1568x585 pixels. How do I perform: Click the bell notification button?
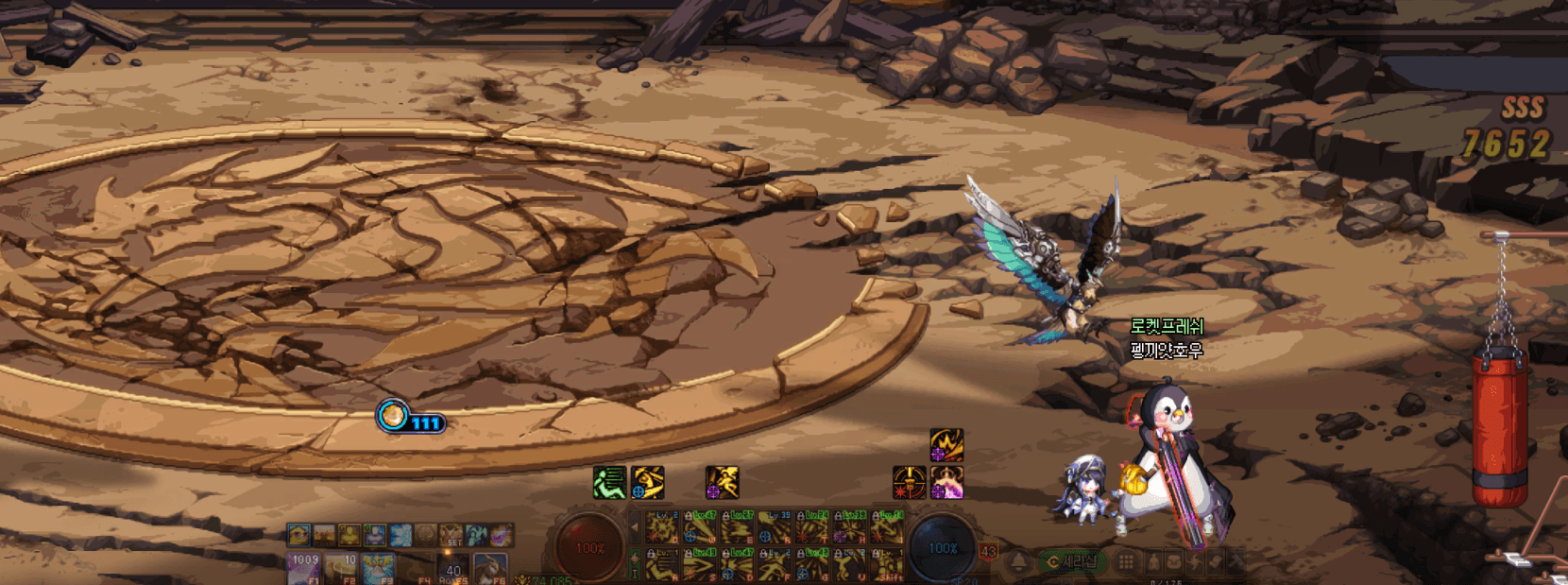pos(1019,562)
